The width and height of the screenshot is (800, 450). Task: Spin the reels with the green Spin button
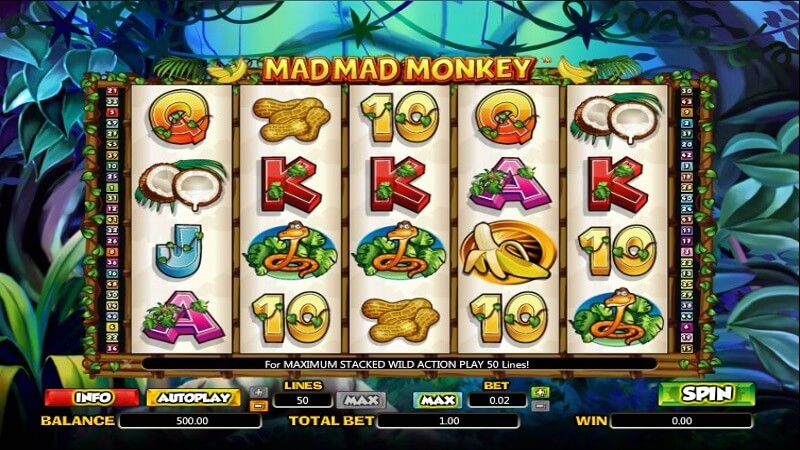(x=706, y=394)
